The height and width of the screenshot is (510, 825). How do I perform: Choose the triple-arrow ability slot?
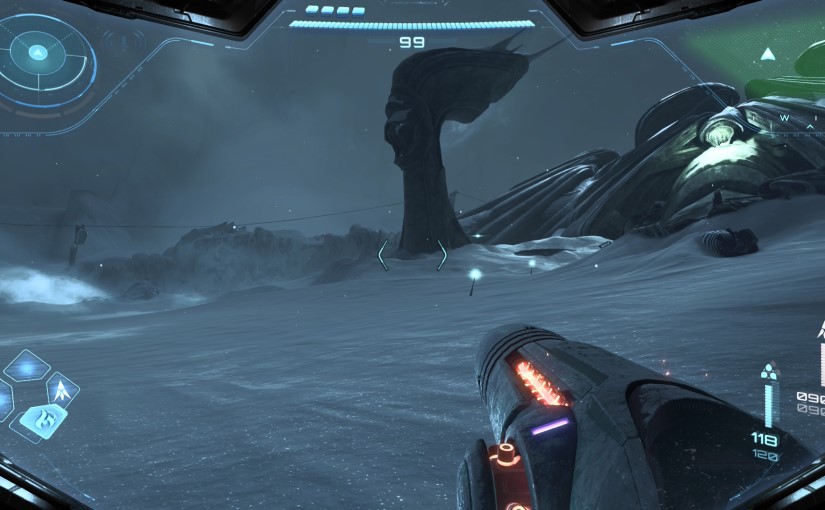click(x=63, y=389)
